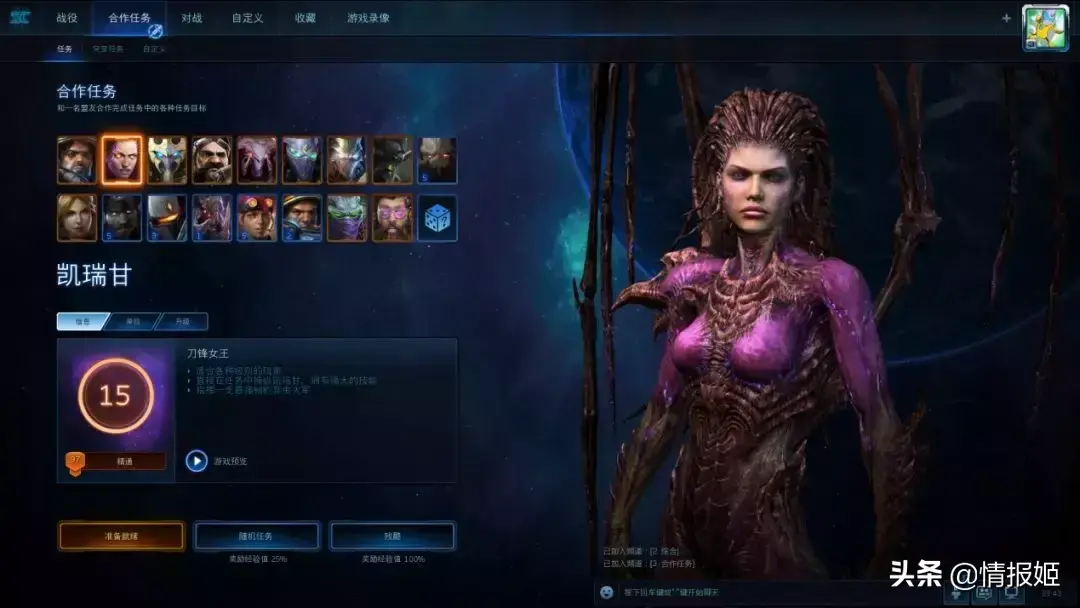
Task: Select the 残酷 brutal difficulty button
Action: coord(392,536)
